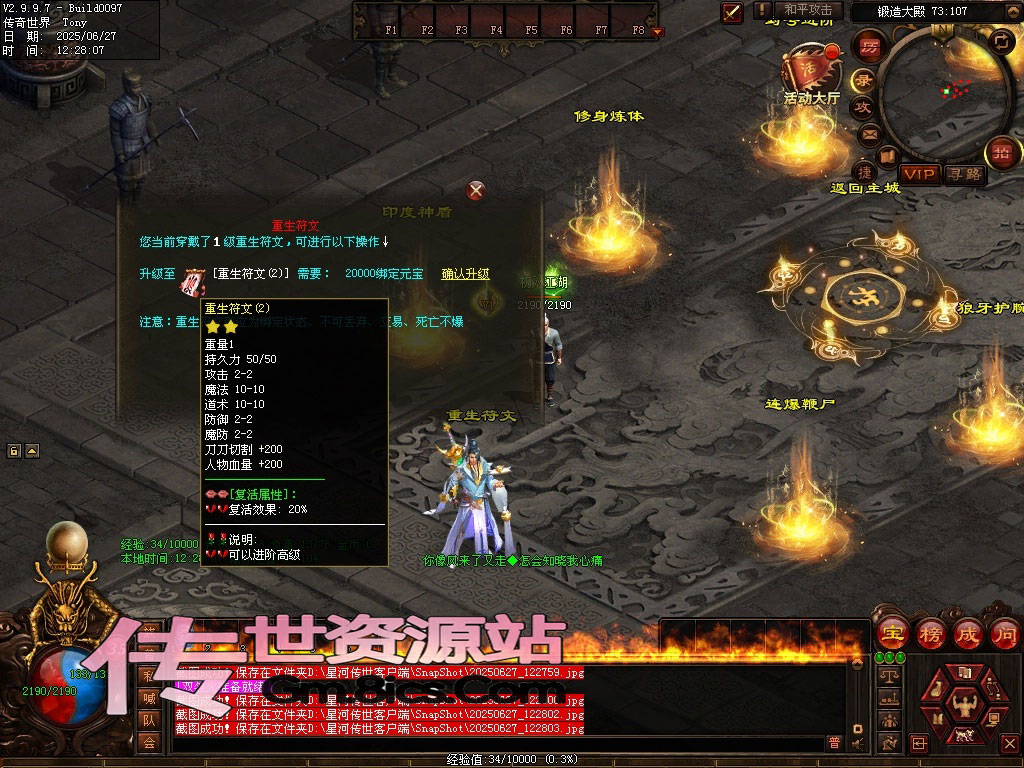Toggle the 和平攻击 attack mode button
1024x768 pixels.
click(x=808, y=10)
